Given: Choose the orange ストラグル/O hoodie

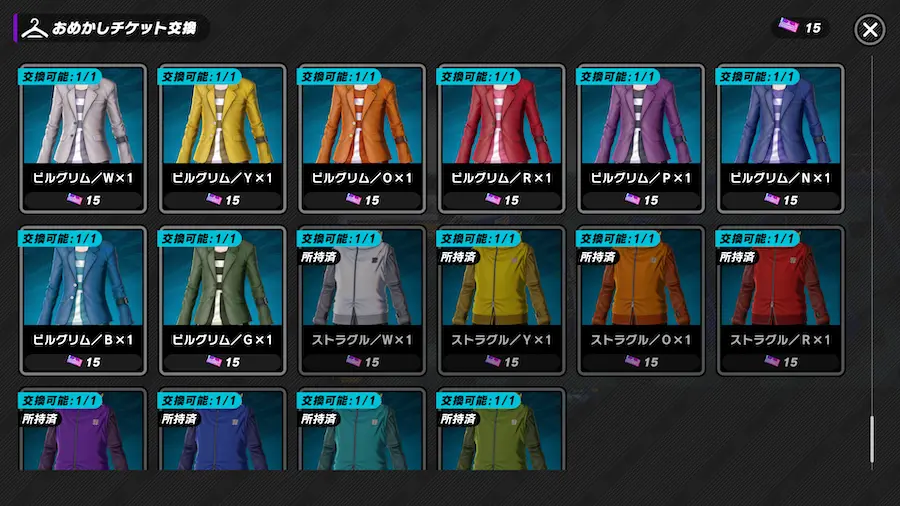Looking at the screenshot, I should point(642,300).
